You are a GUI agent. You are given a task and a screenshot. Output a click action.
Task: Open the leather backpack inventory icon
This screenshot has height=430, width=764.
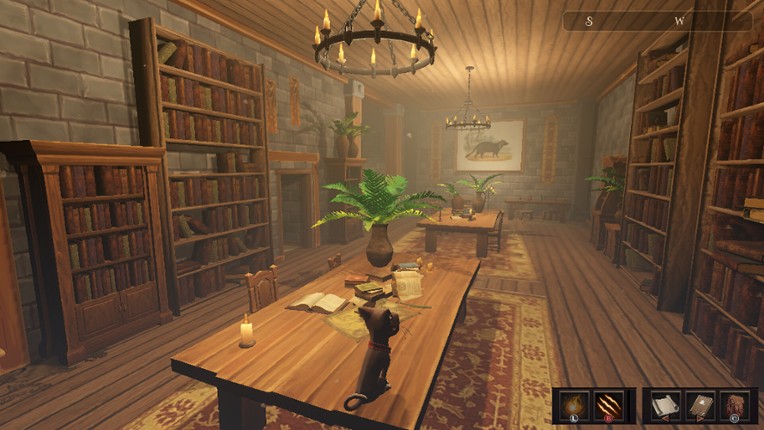[735, 405]
